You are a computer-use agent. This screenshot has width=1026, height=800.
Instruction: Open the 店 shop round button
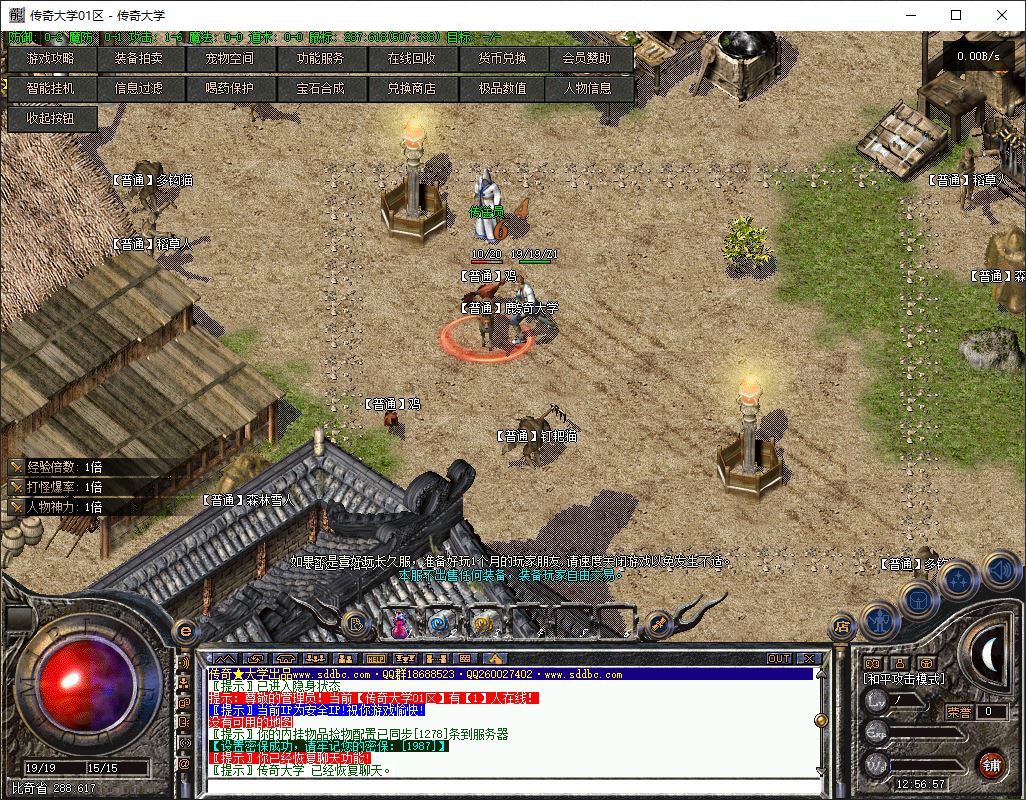click(x=842, y=627)
